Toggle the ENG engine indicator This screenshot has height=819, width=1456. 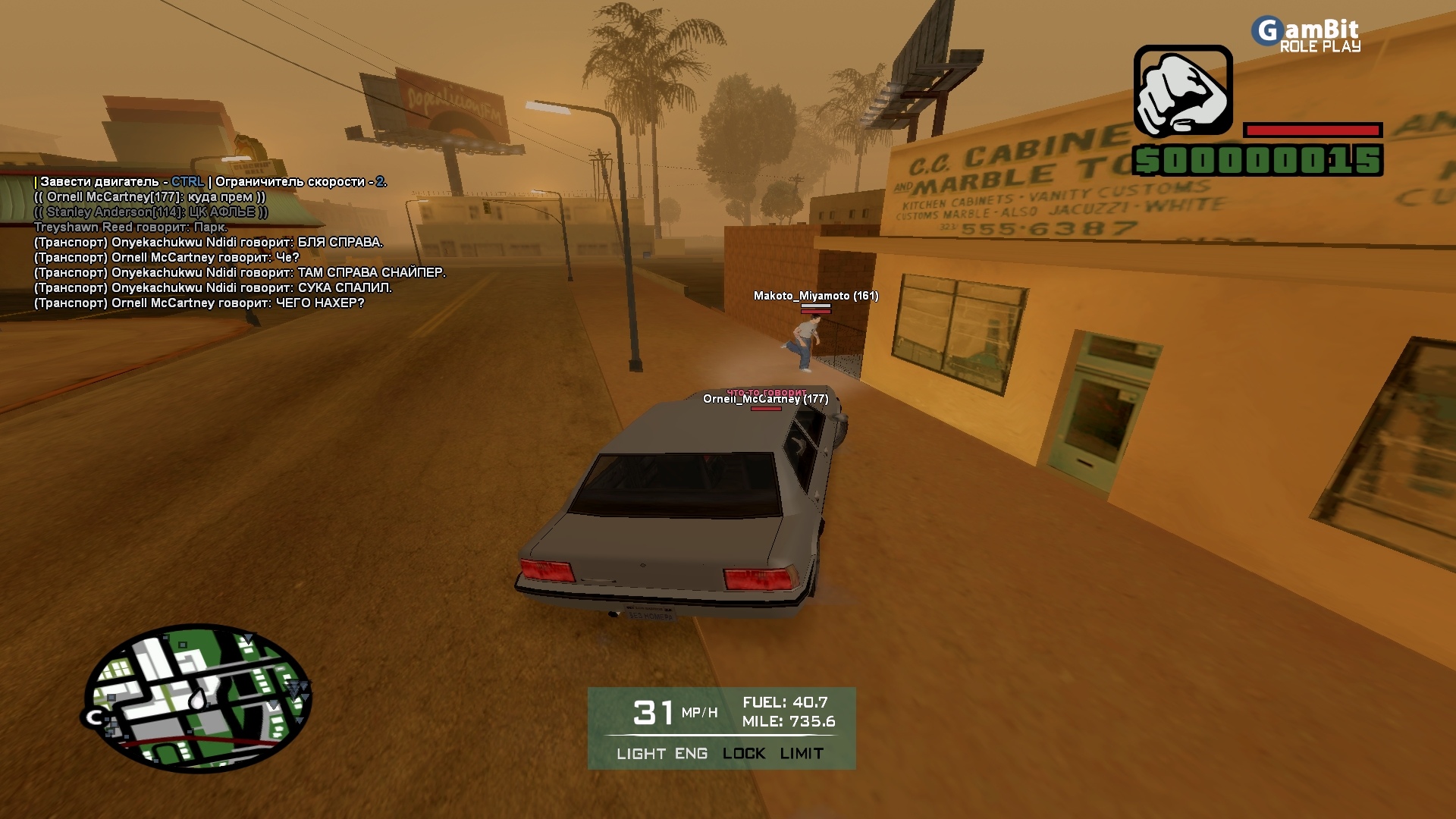click(691, 754)
